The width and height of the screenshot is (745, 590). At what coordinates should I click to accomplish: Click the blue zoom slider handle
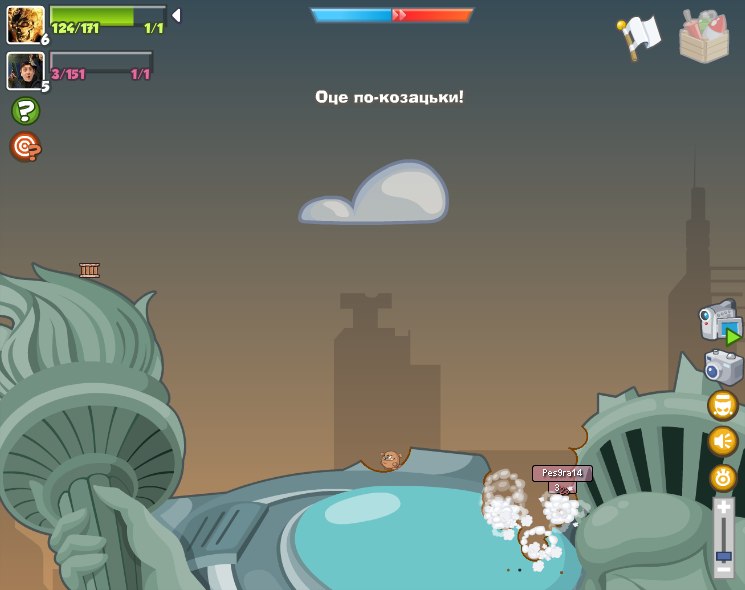click(x=723, y=555)
